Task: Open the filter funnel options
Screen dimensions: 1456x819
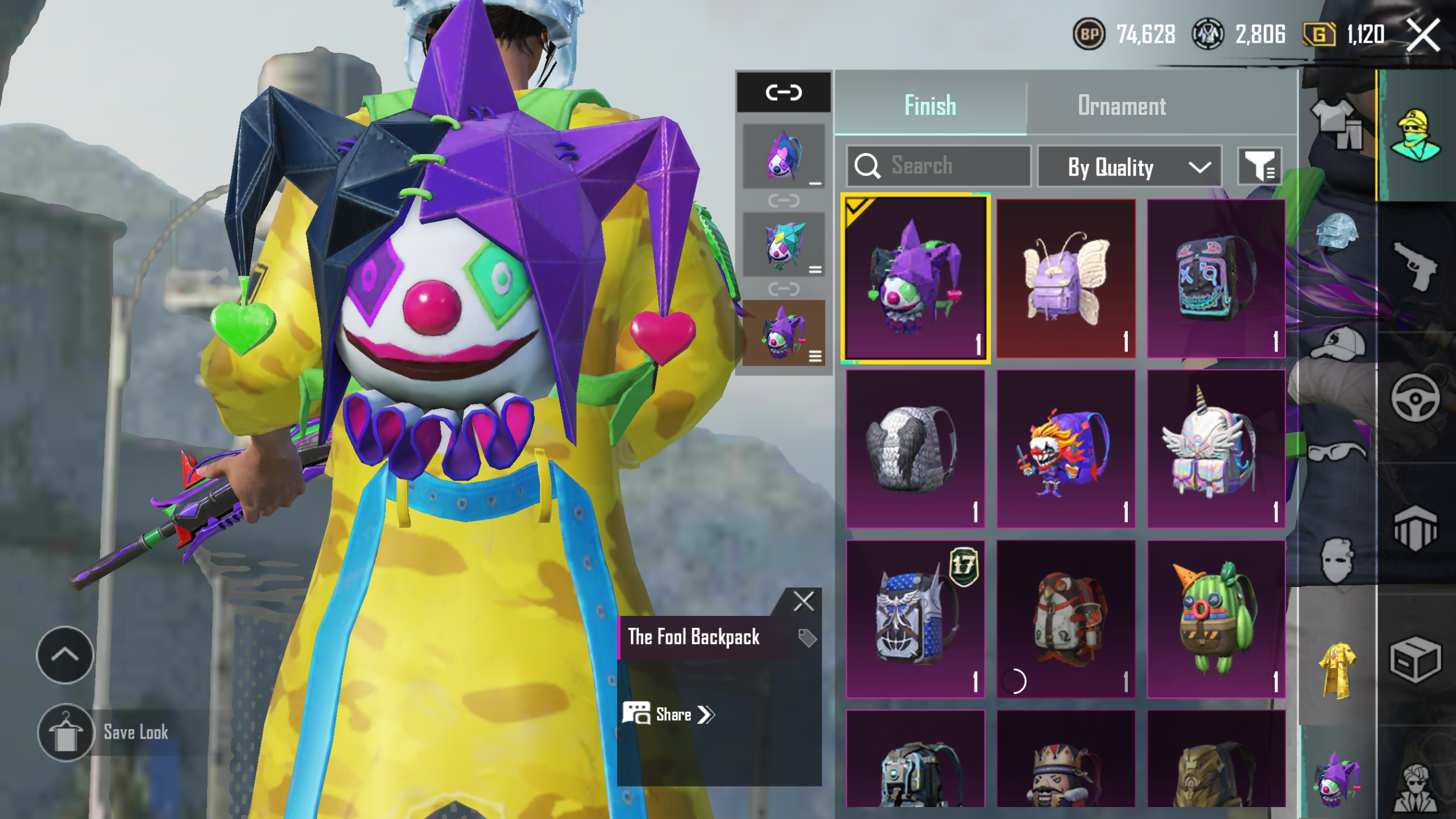Action: [x=1259, y=167]
